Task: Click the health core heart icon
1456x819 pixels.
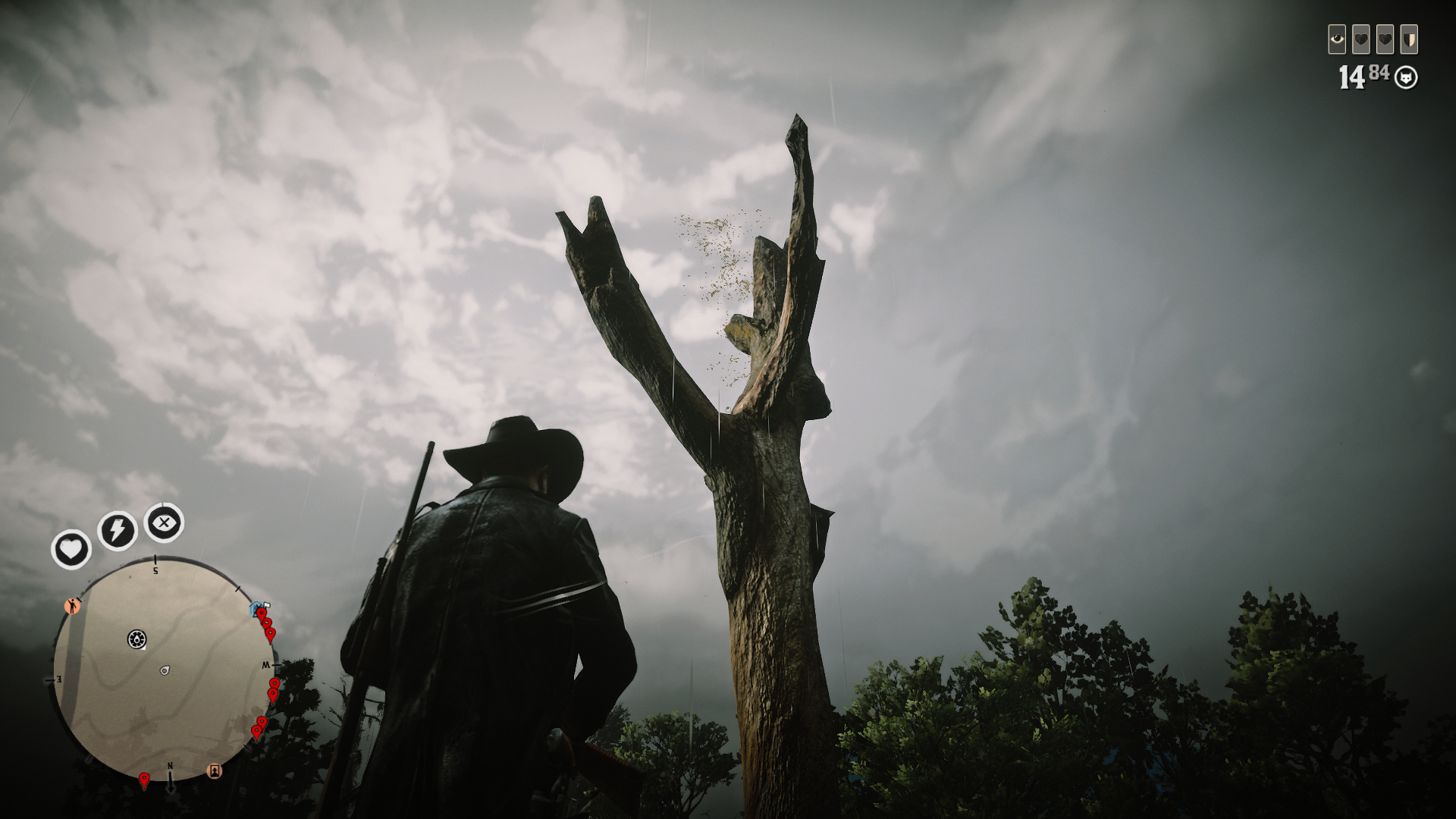Action: [1360, 39]
